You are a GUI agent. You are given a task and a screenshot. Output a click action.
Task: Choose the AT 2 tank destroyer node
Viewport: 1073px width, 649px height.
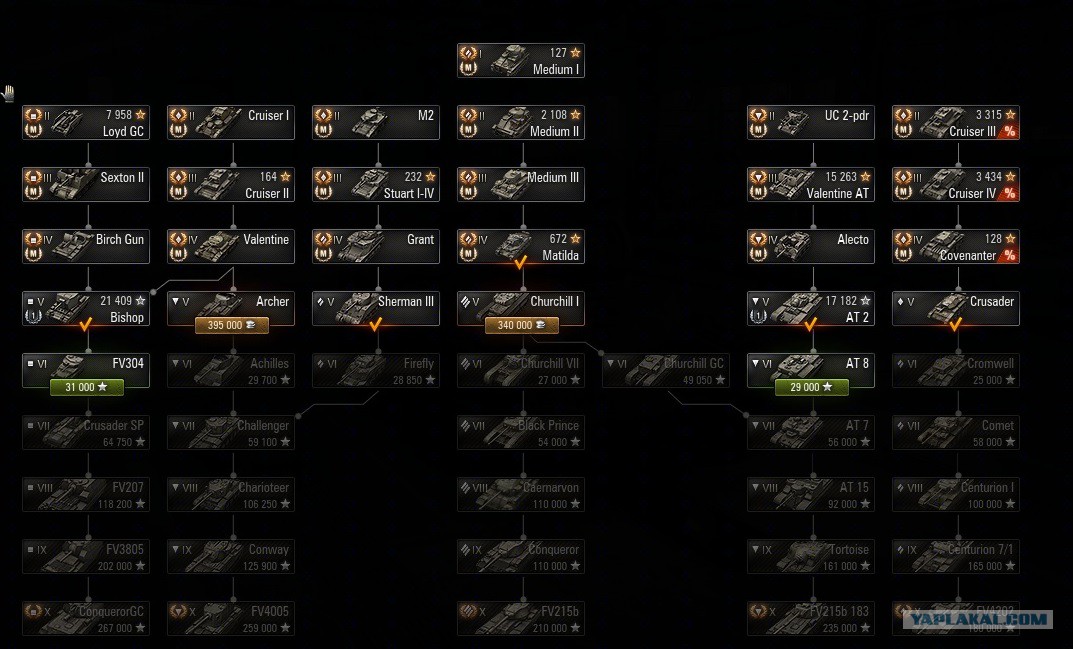pos(811,309)
